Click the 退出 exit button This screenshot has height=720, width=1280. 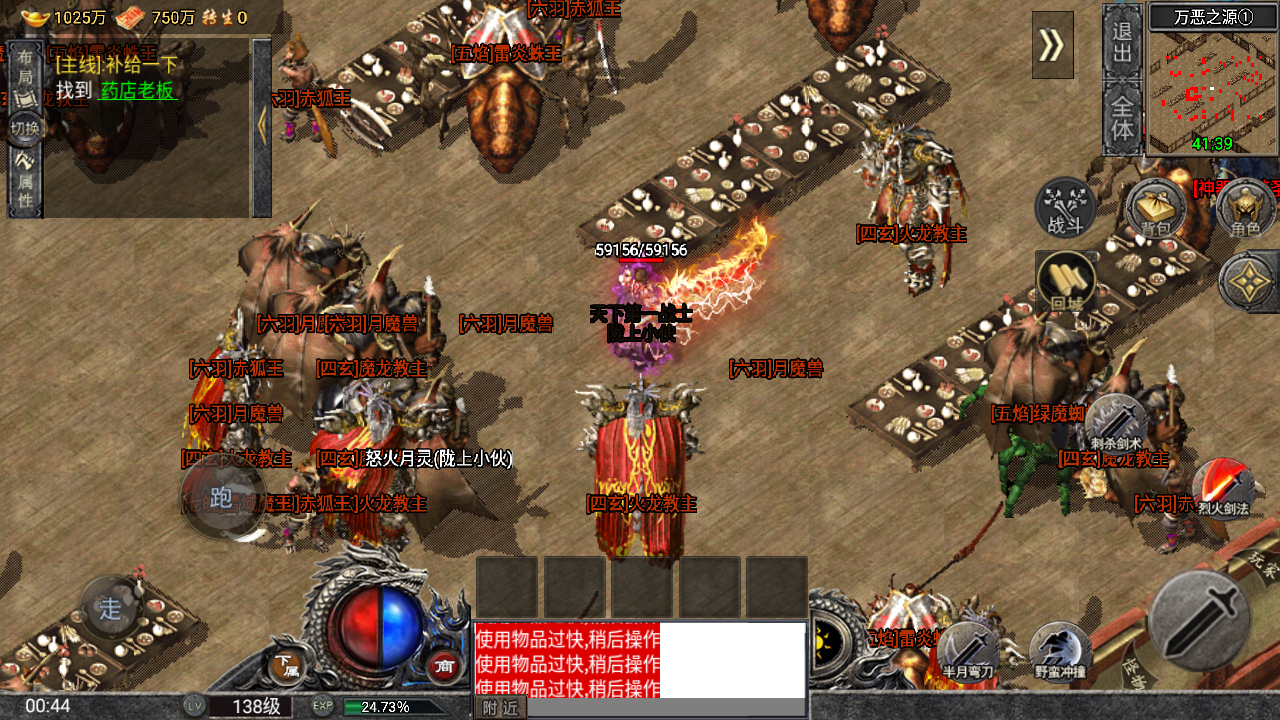pos(1123,41)
